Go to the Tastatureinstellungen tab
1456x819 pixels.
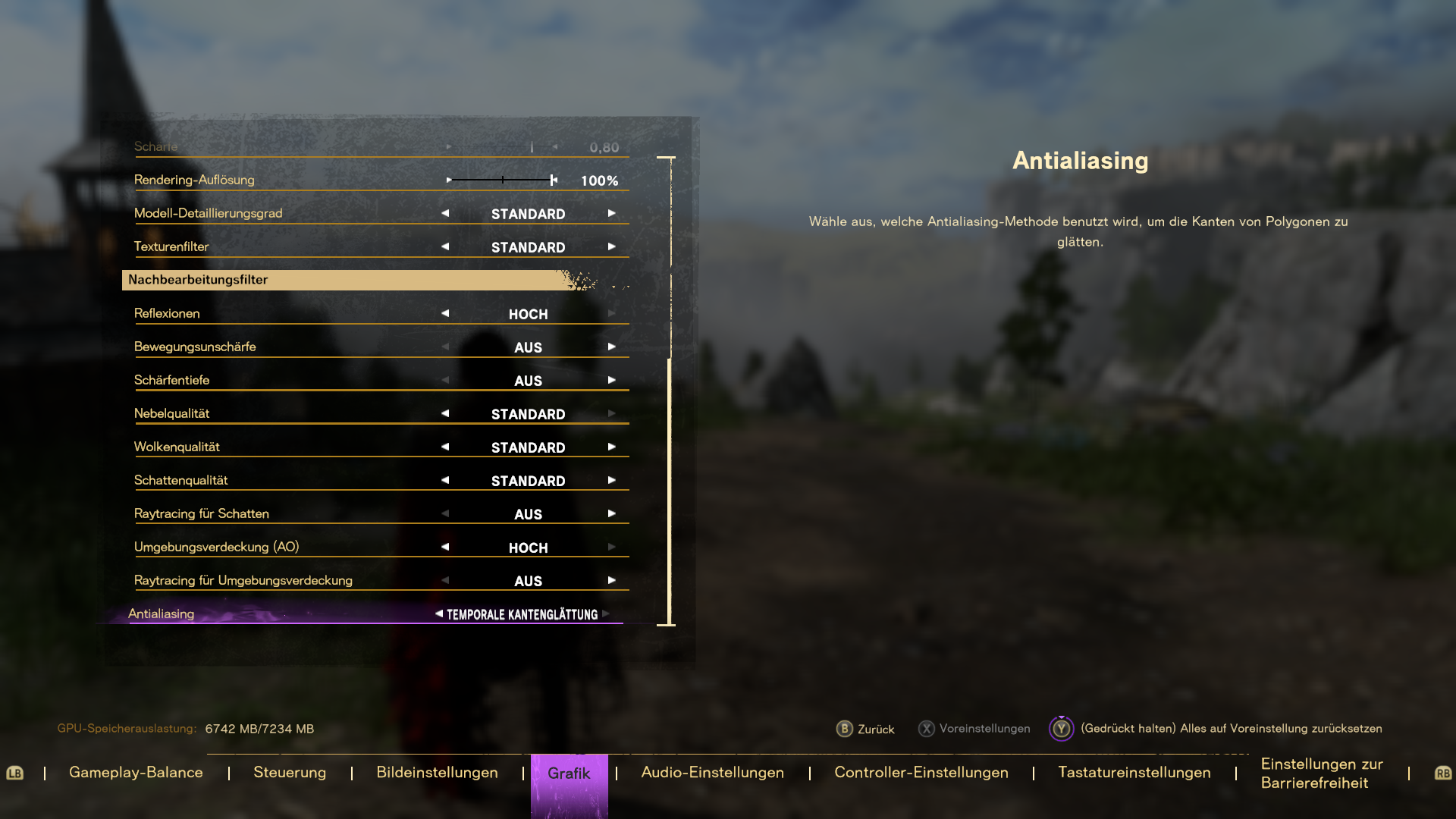[x=1134, y=772]
